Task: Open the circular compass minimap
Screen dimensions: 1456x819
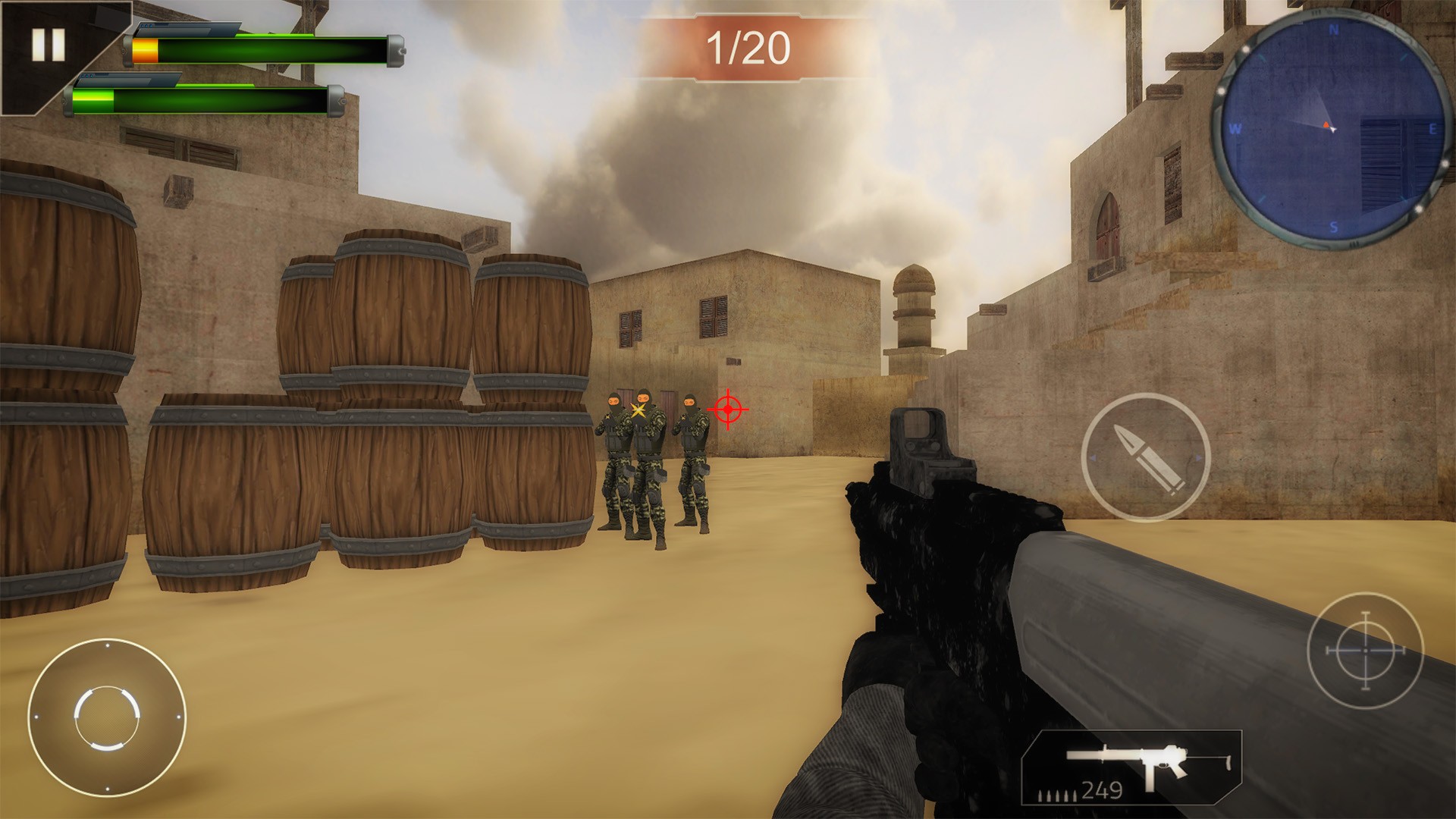Action: [1332, 127]
